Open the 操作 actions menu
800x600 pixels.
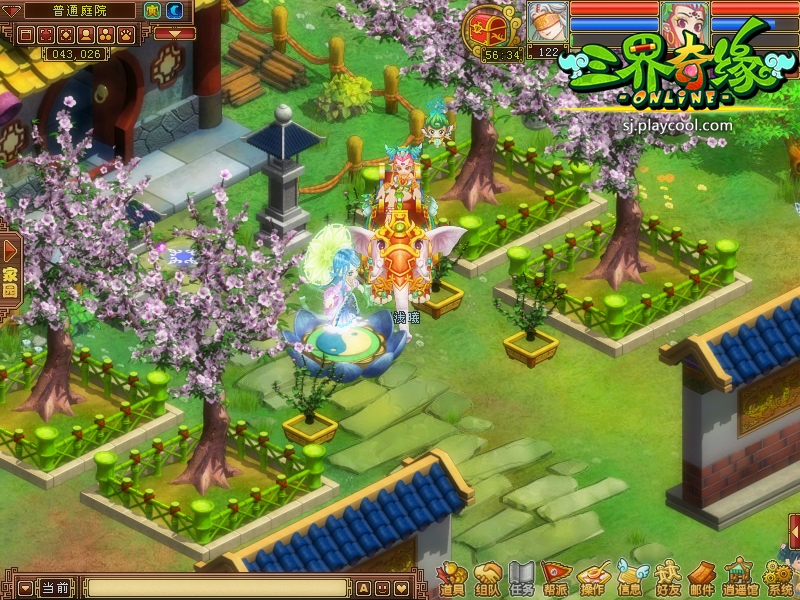592,579
